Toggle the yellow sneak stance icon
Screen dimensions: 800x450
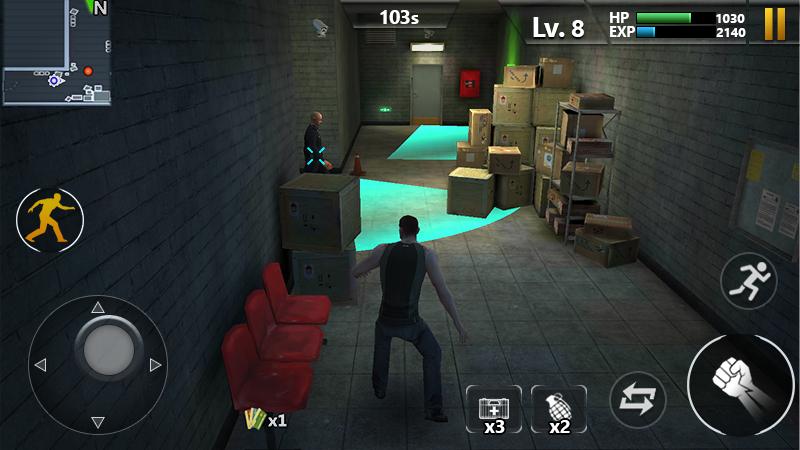[49, 220]
